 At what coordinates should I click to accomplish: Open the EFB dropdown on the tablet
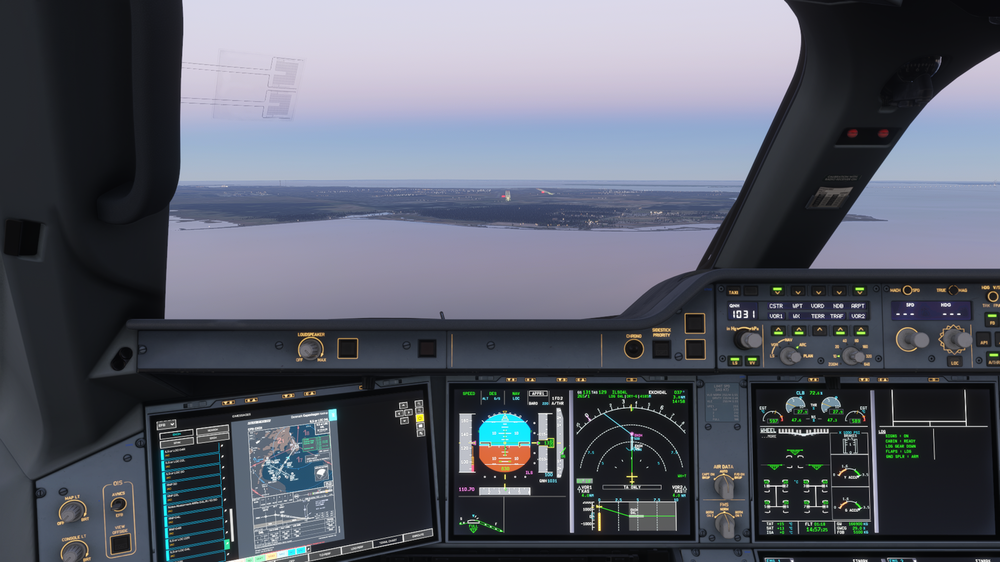point(164,424)
